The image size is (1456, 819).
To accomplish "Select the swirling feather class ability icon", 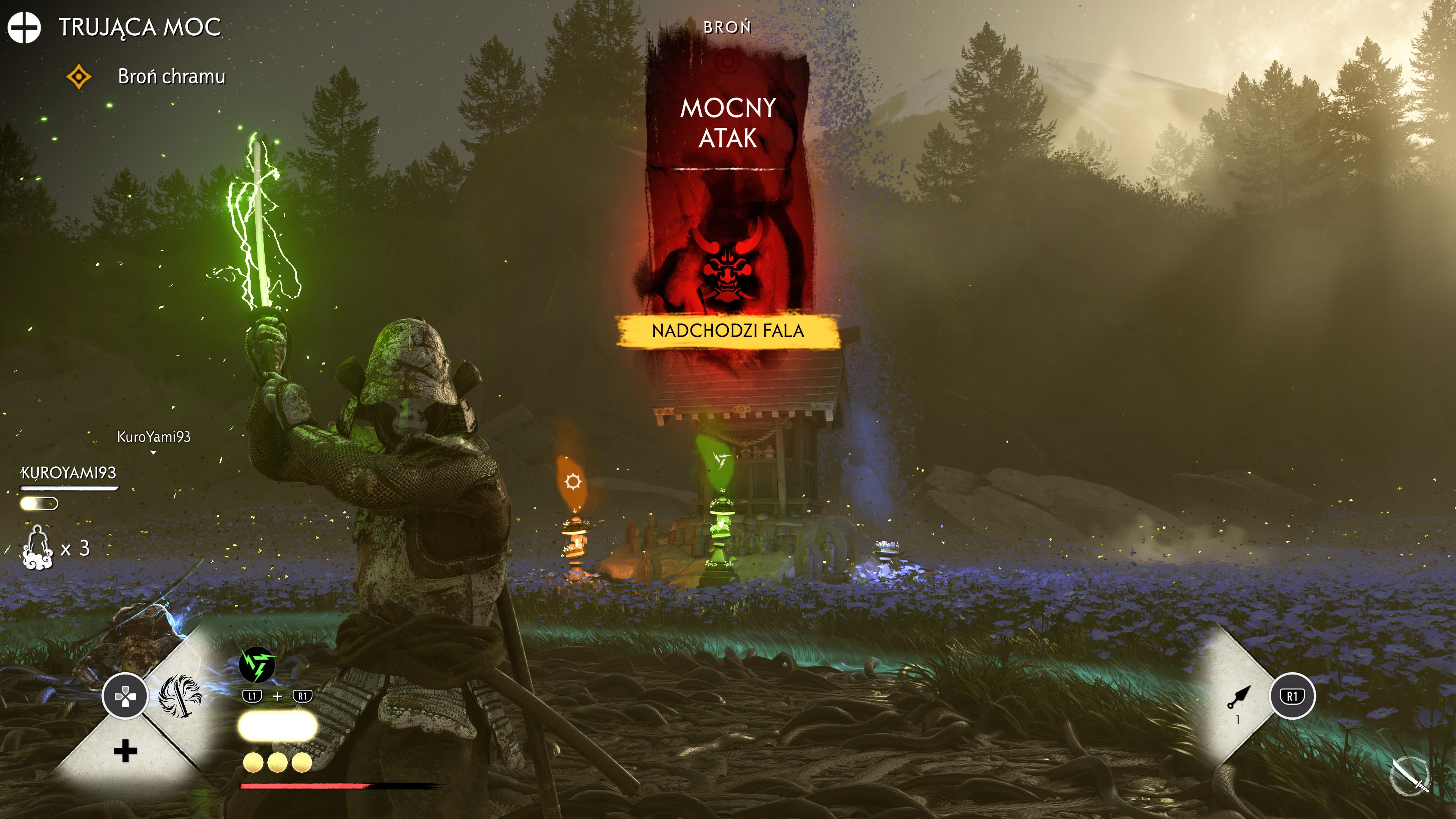I will tap(180, 695).
